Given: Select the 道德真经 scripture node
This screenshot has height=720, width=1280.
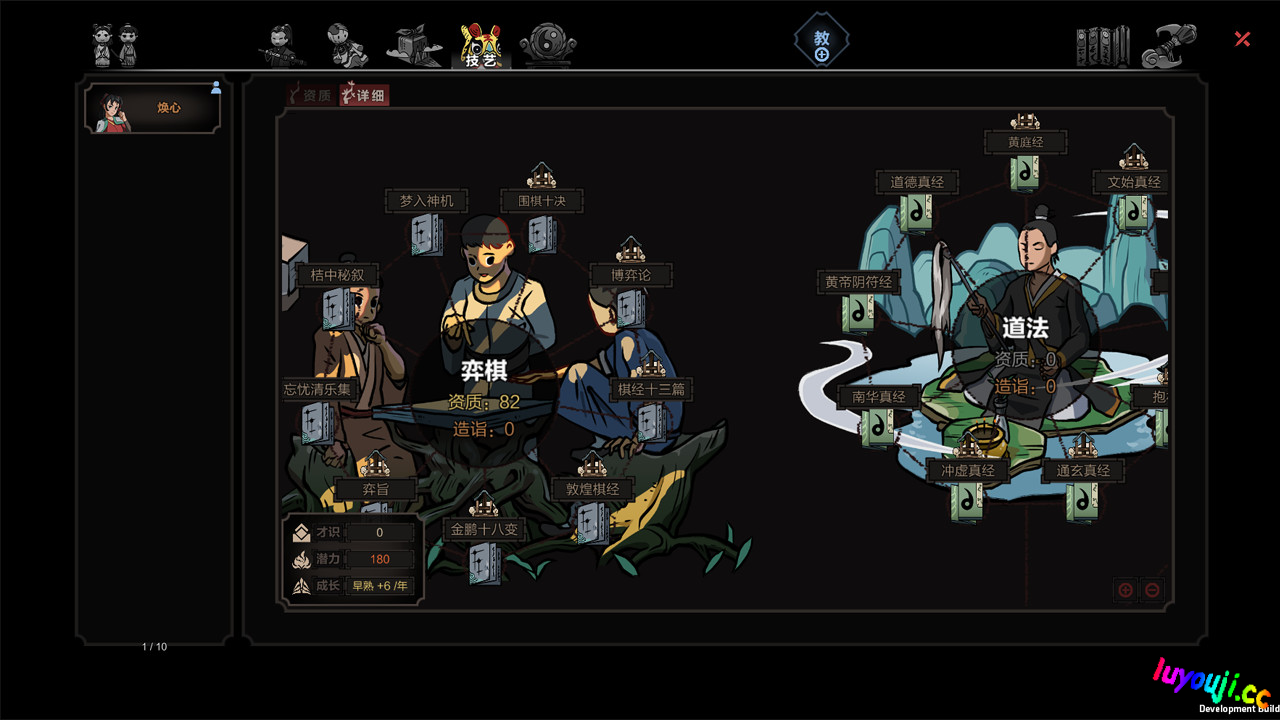Looking at the screenshot, I should pyautogui.click(x=917, y=212).
